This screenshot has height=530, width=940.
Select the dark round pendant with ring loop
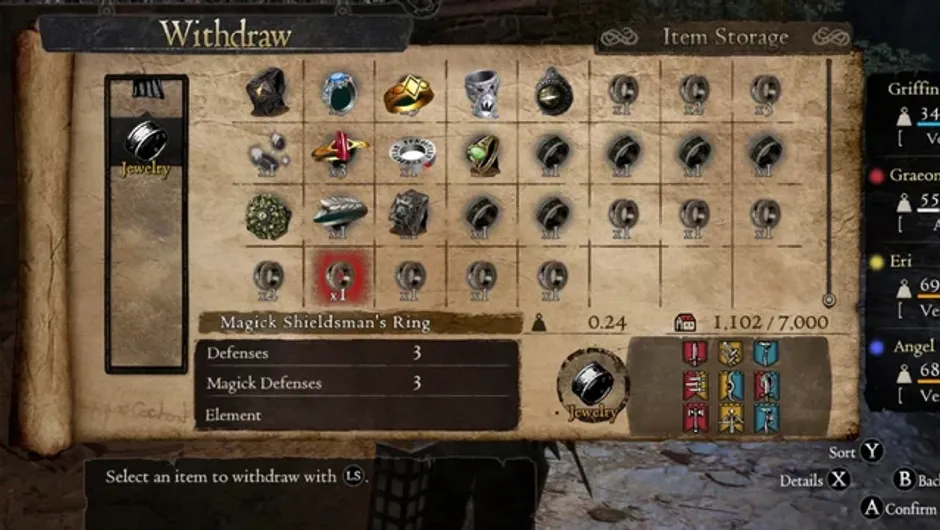coord(552,92)
